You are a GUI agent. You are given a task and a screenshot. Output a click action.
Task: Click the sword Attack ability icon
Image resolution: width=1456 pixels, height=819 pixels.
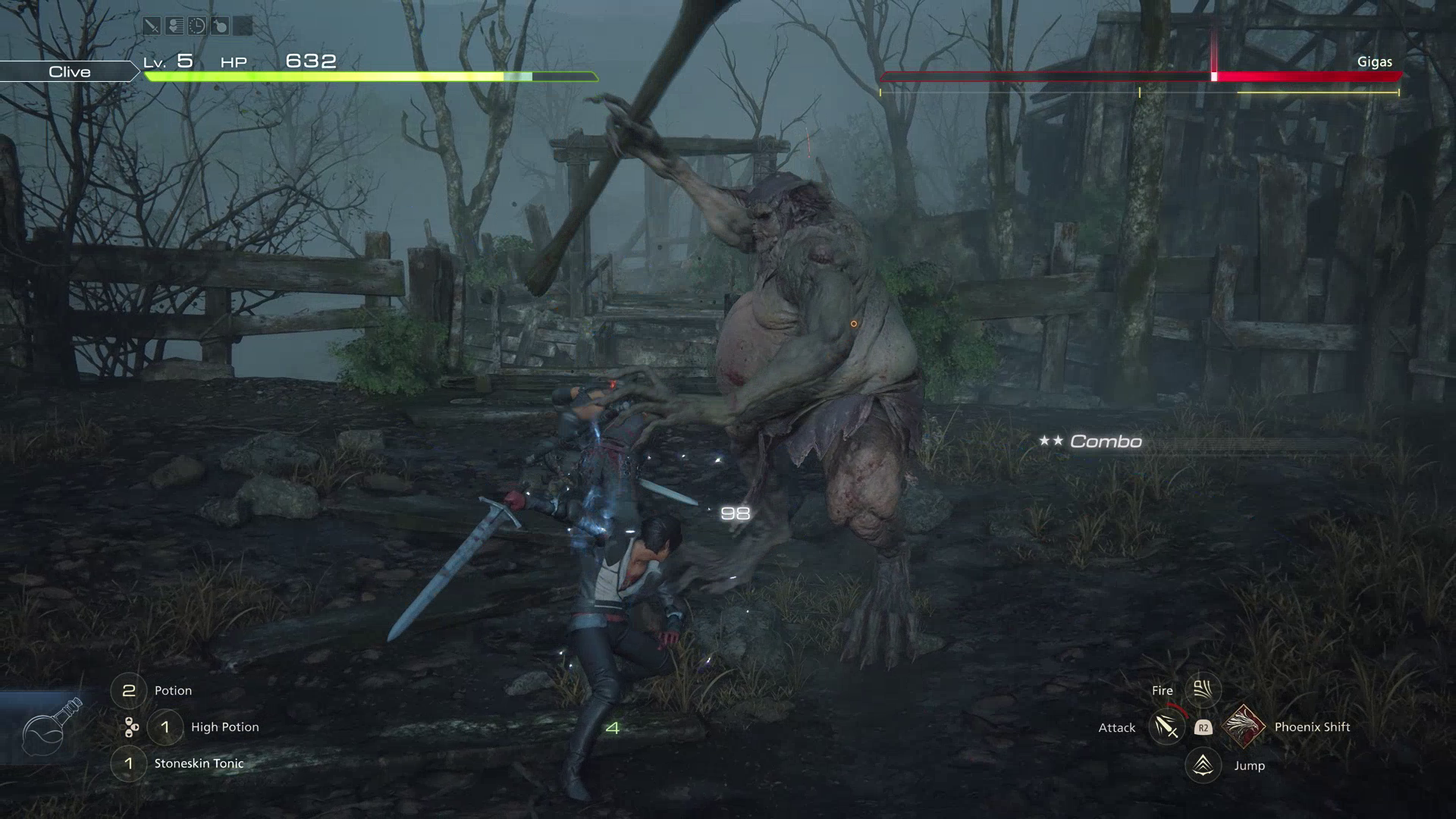(x=1166, y=728)
